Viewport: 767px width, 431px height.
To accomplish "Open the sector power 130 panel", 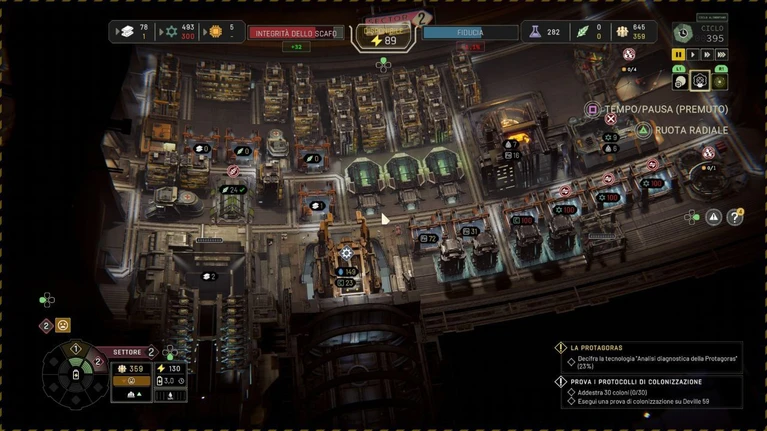I will pos(169,369).
